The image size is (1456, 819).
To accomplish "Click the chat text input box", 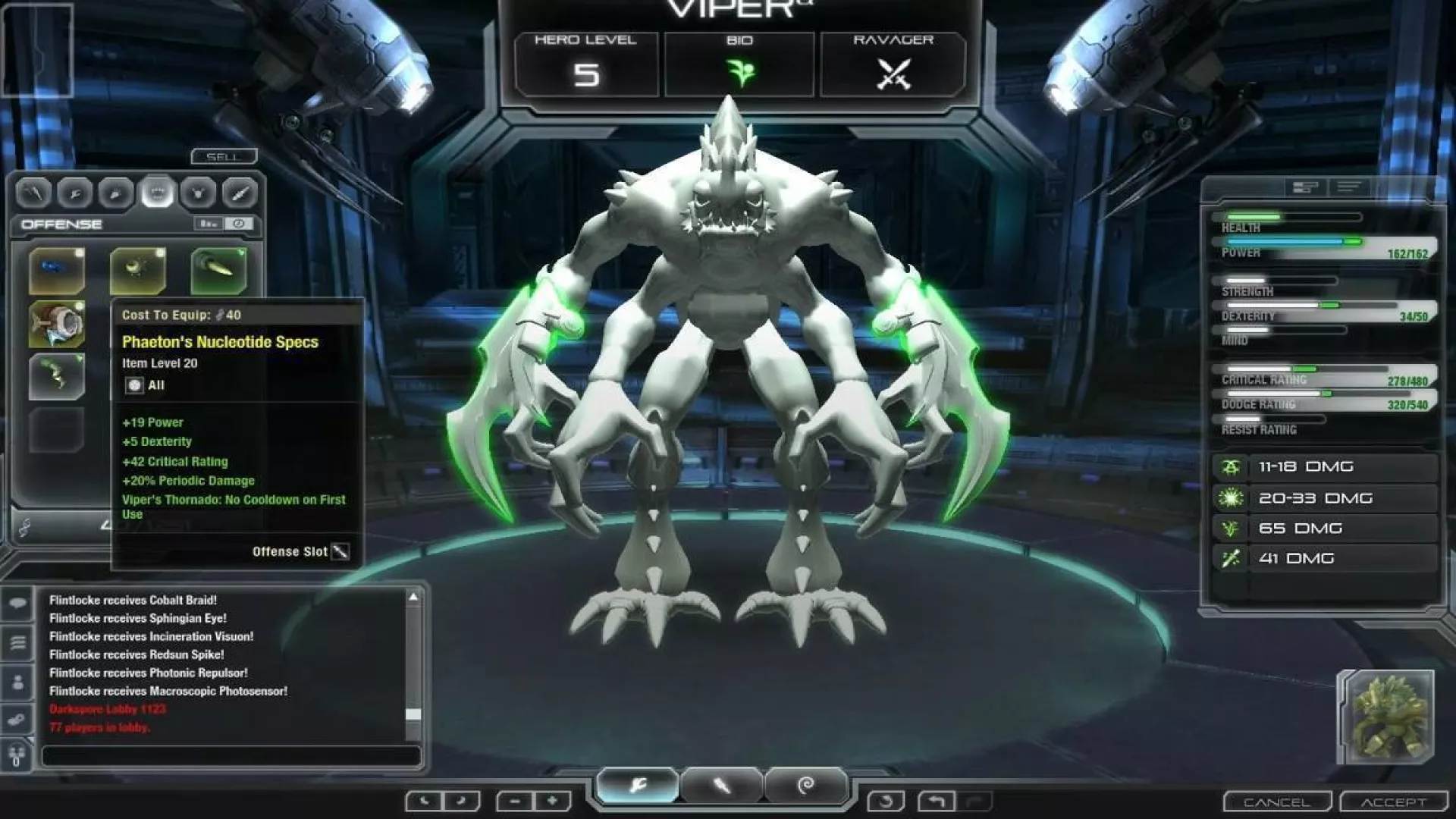I will click(x=231, y=755).
